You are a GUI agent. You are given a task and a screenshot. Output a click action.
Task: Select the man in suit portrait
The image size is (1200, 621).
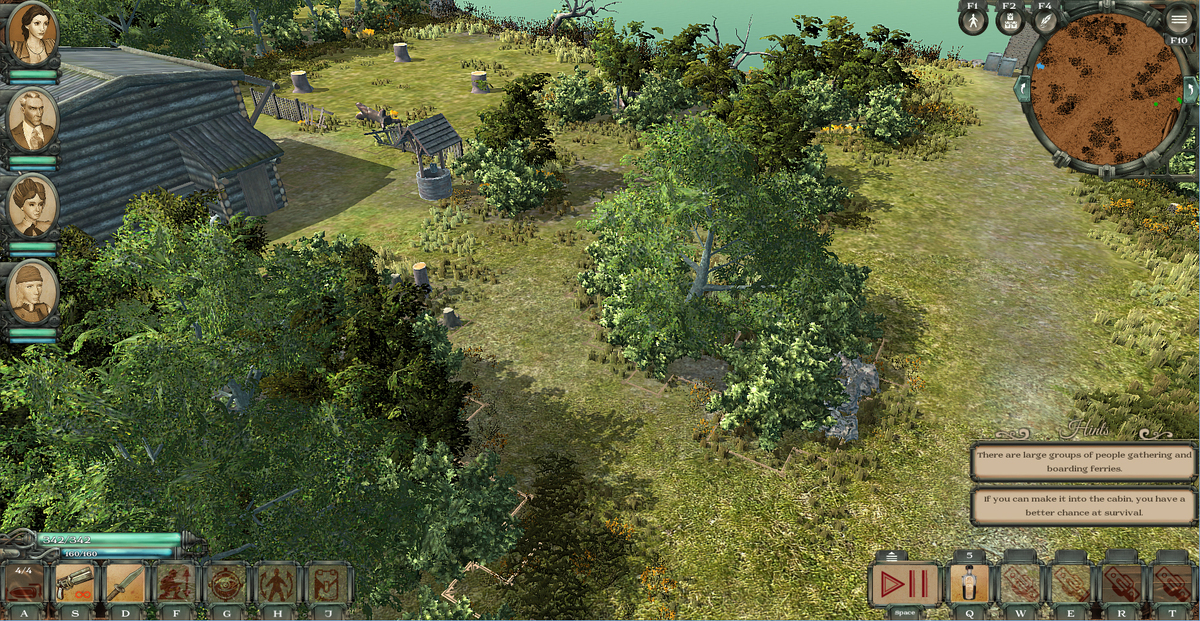[x=32, y=118]
